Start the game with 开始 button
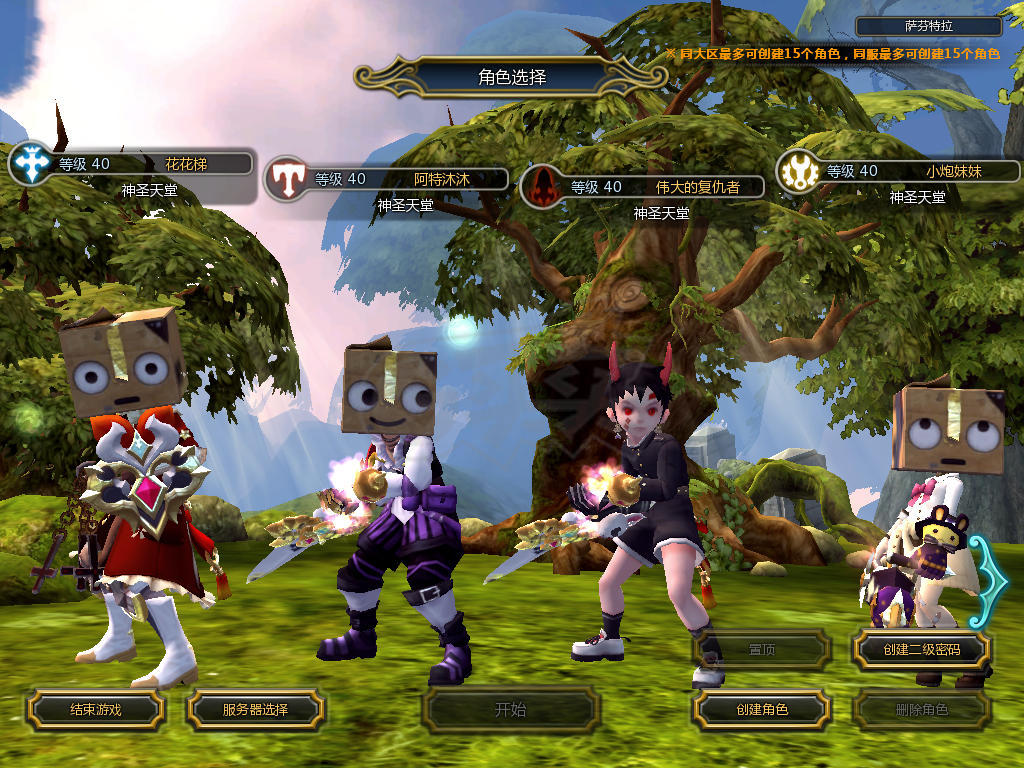The height and width of the screenshot is (768, 1024). (x=510, y=710)
